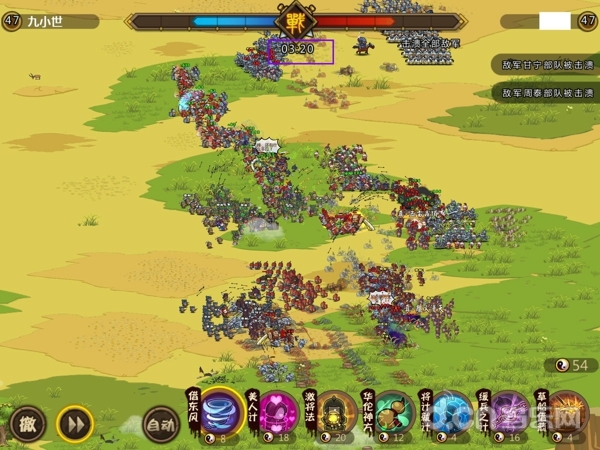Trigger the 将计就计 blue orb skill
This screenshot has height=450, width=600.
click(x=452, y=414)
